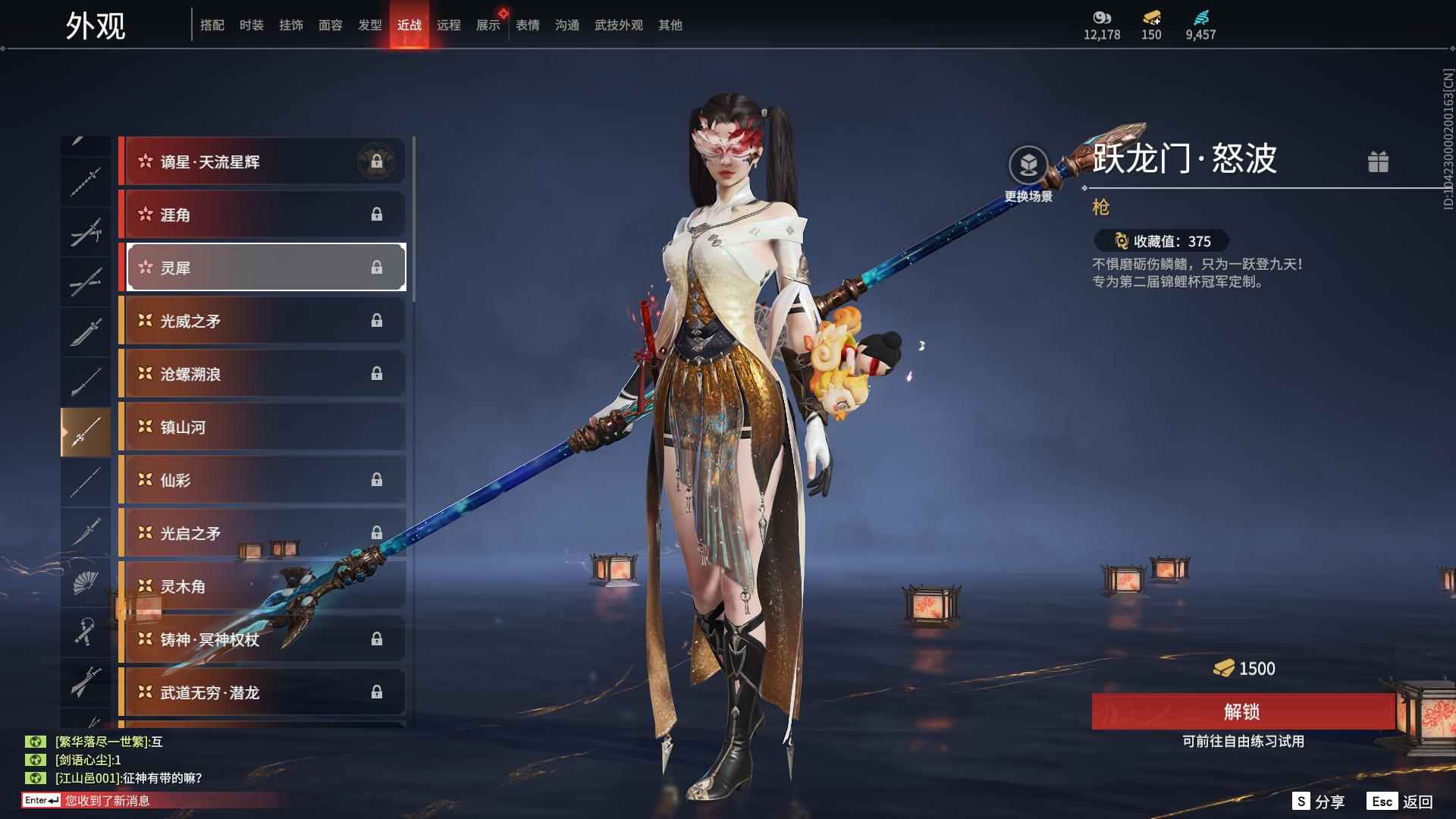1456x819 pixels.
Task: Pick the 镇山河 weapon skin
Action: (262, 427)
